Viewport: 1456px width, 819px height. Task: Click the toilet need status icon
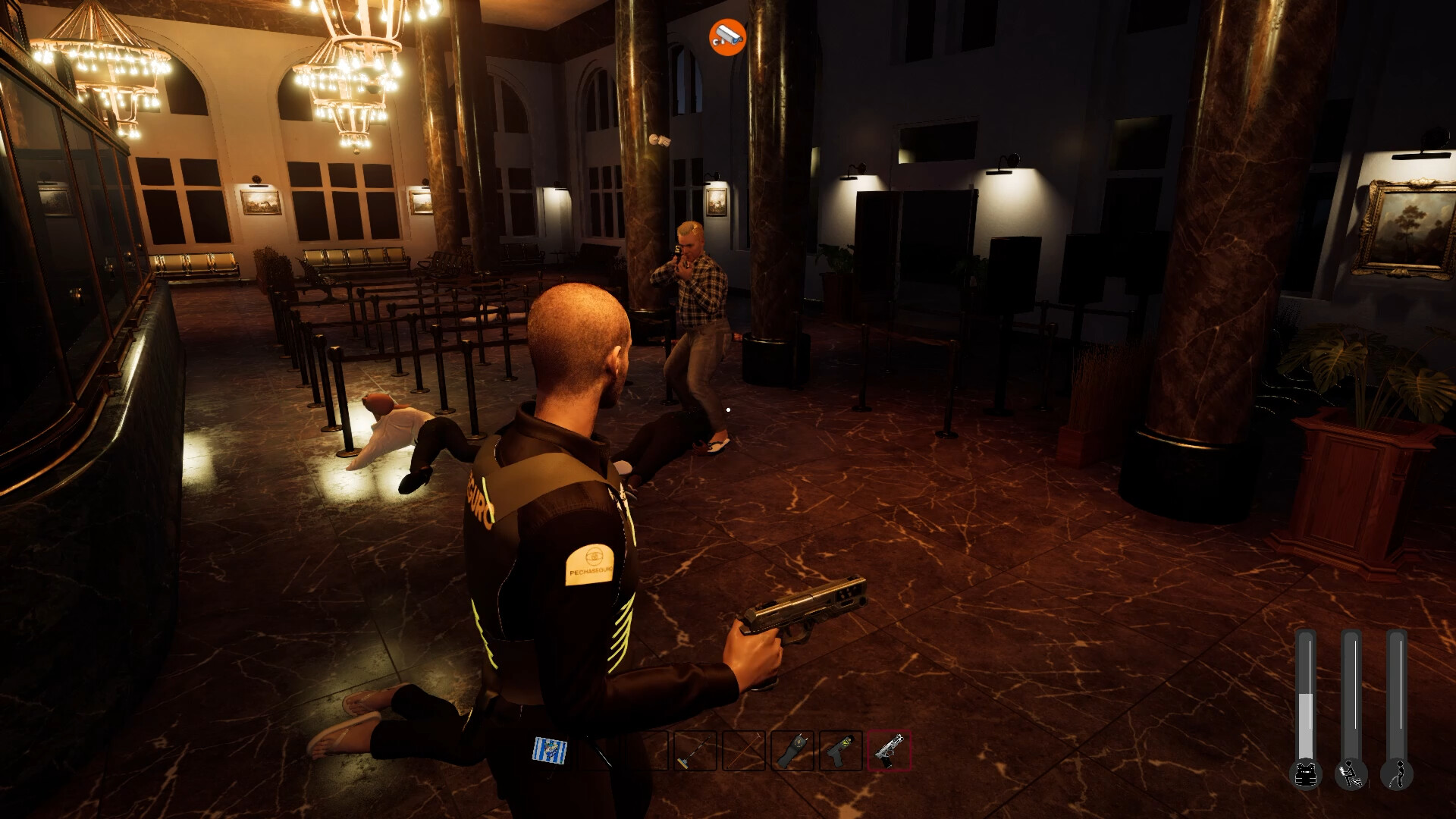(x=1351, y=775)
